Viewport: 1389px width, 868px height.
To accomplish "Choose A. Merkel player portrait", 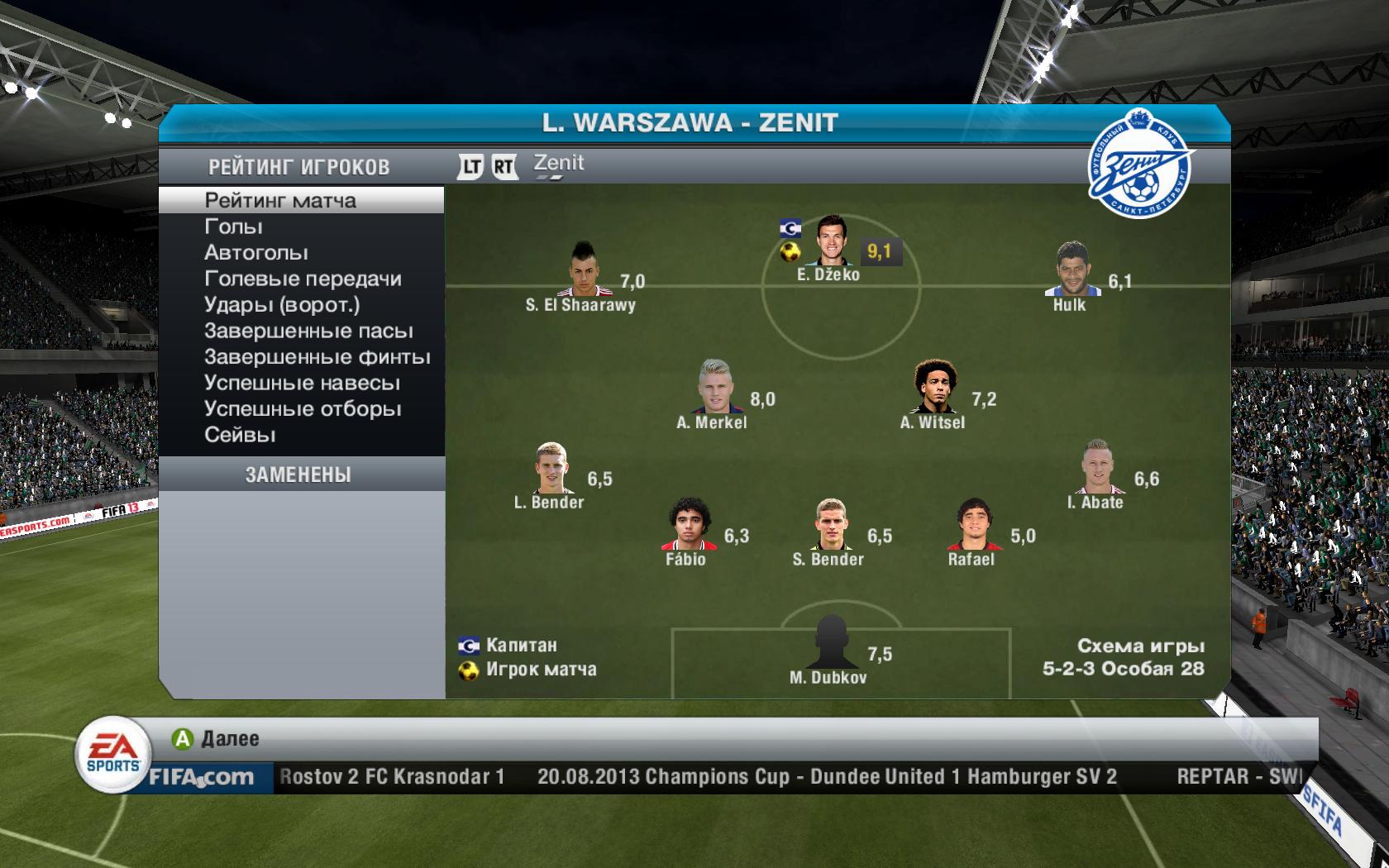I will (x=713, y=386).
